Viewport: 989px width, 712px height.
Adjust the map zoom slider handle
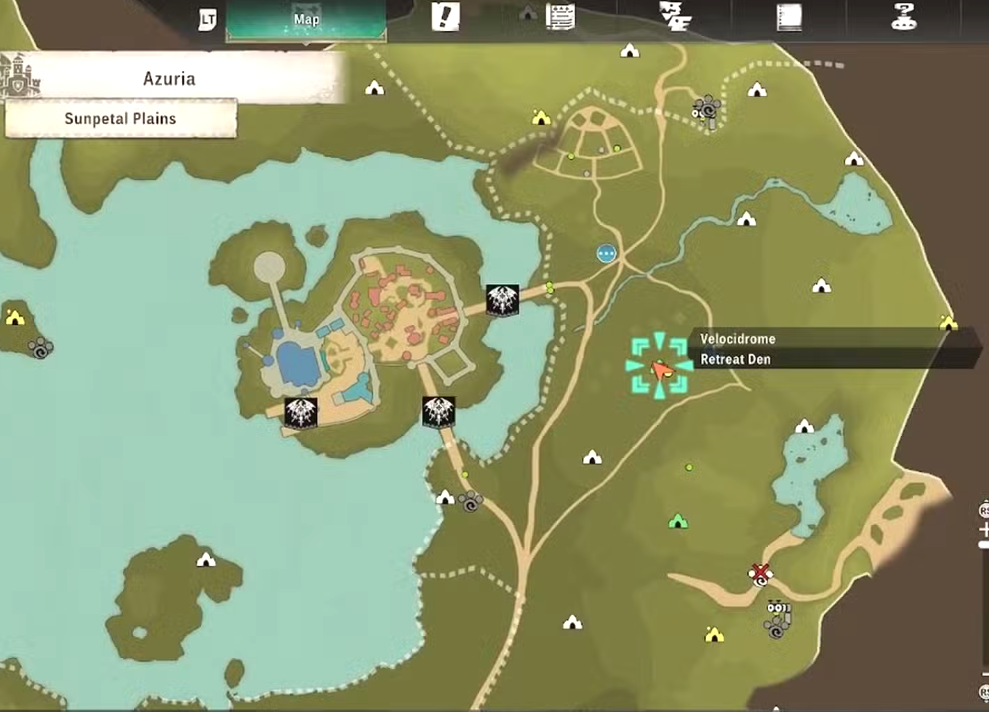(x=984, y=544)
